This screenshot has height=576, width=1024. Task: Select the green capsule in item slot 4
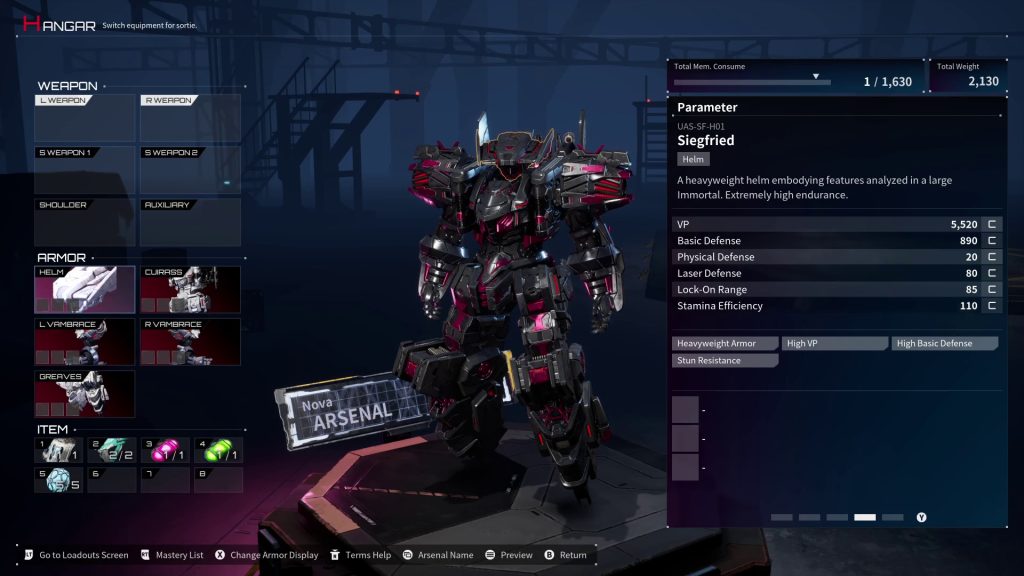tap(217, 451)
